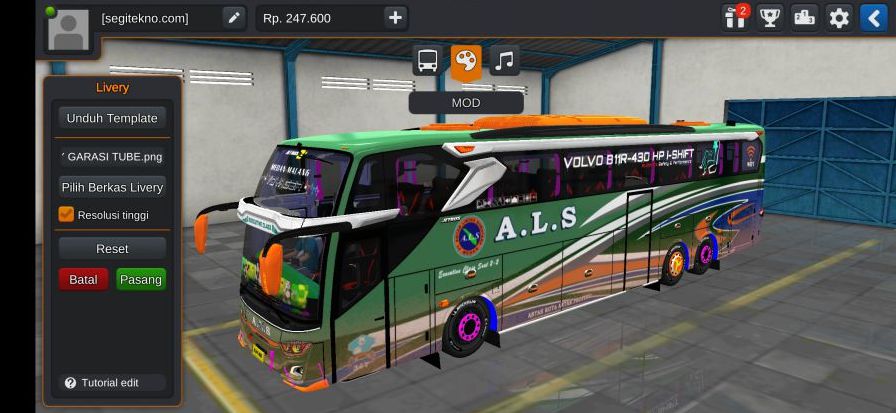The width and height of the screenshot is (896, 413).
Task: Click the MOD button
Action: [466, 103]
